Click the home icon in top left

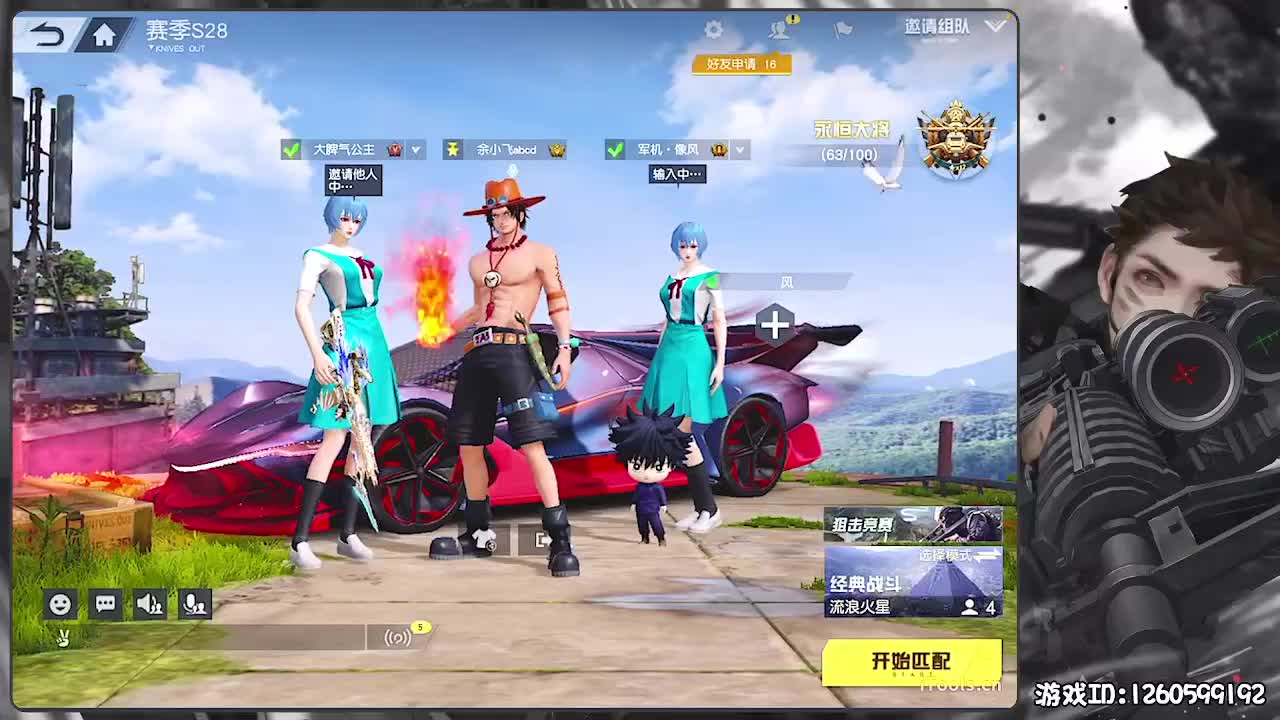(x=104, y=33)
